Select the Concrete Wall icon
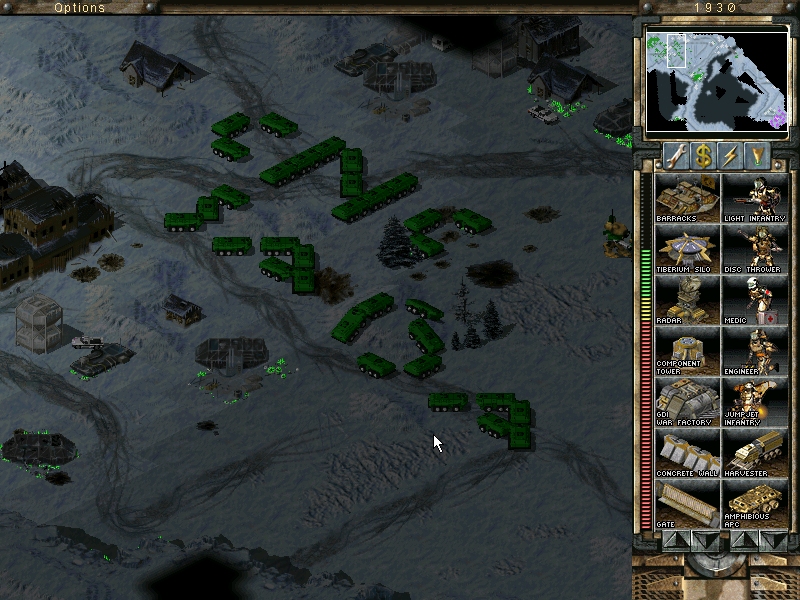Screen dimensions: 800x600 coord(686,453)
